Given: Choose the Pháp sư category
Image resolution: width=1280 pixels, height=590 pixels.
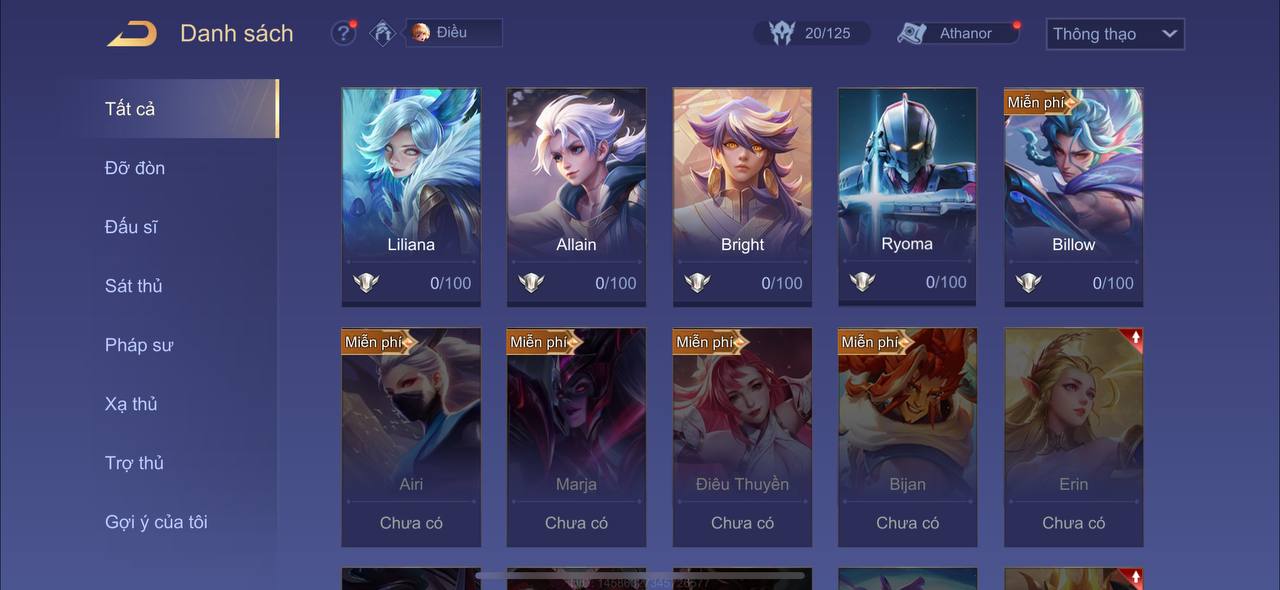Looking at the screenshot, I should (x=139, y=345).
